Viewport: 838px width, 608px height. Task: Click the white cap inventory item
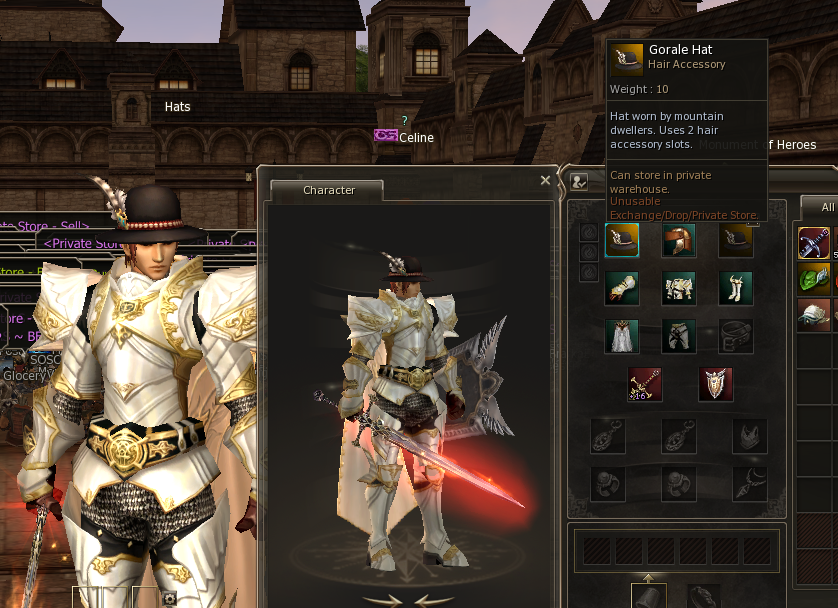814,315
